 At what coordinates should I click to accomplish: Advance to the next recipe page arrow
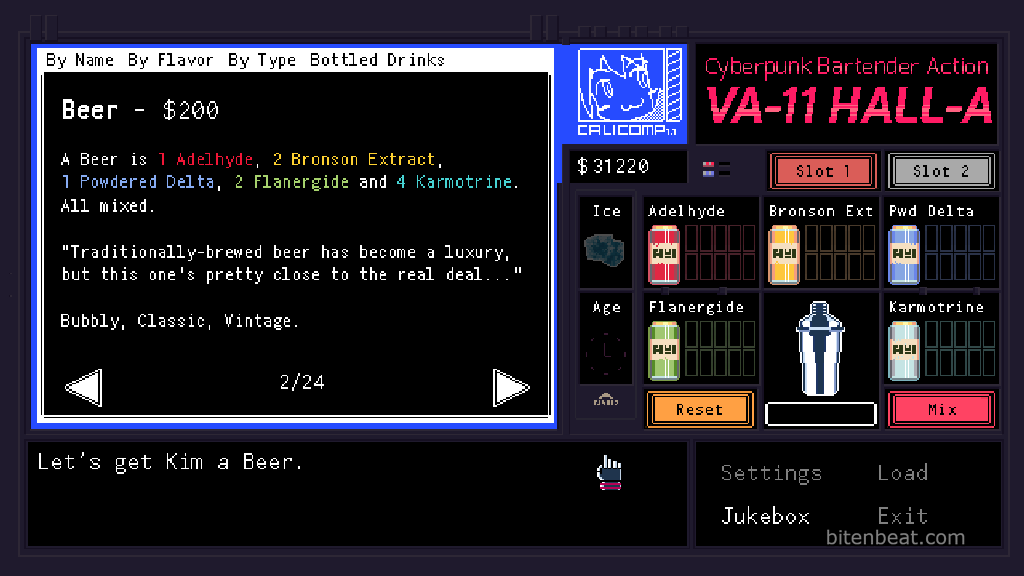click(511, 387)
